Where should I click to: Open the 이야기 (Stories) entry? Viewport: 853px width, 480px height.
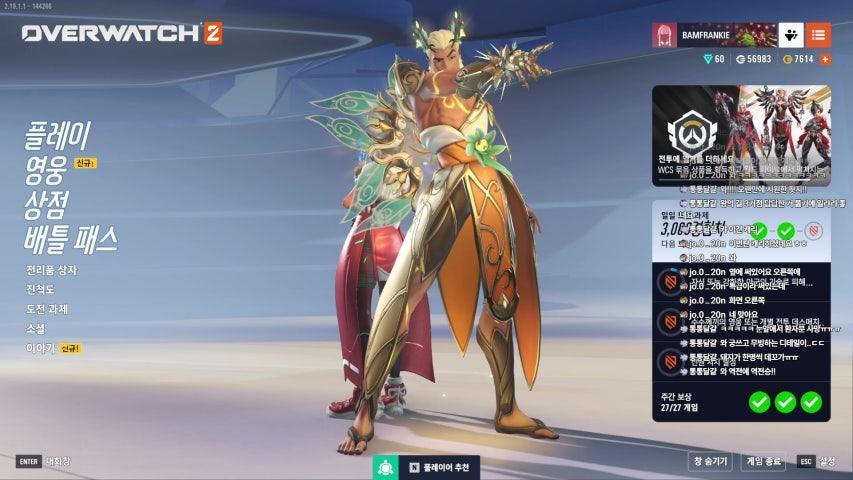[x=41, y=348]
